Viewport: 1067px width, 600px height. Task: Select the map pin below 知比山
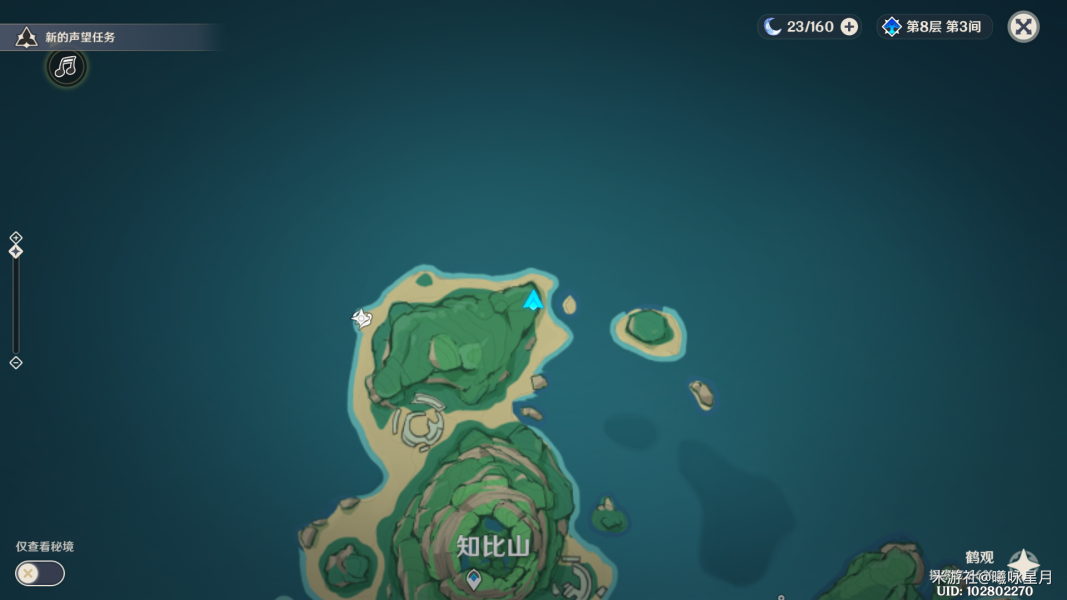click(x=474, y=578)
